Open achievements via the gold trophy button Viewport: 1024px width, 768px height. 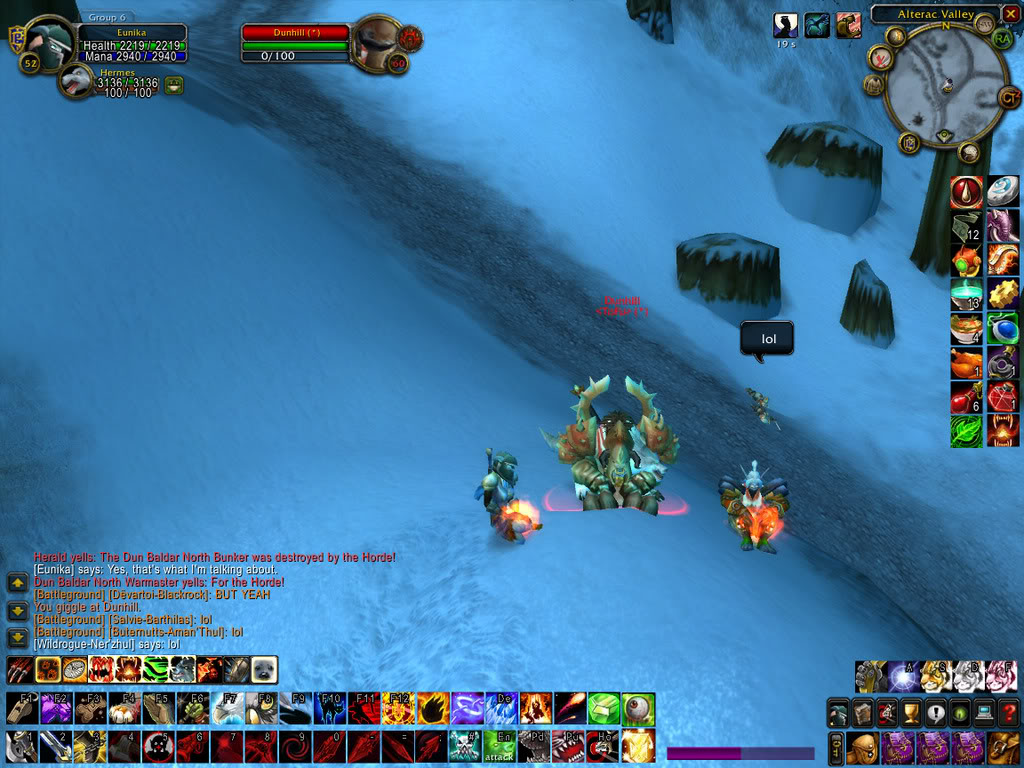[911, 714]
